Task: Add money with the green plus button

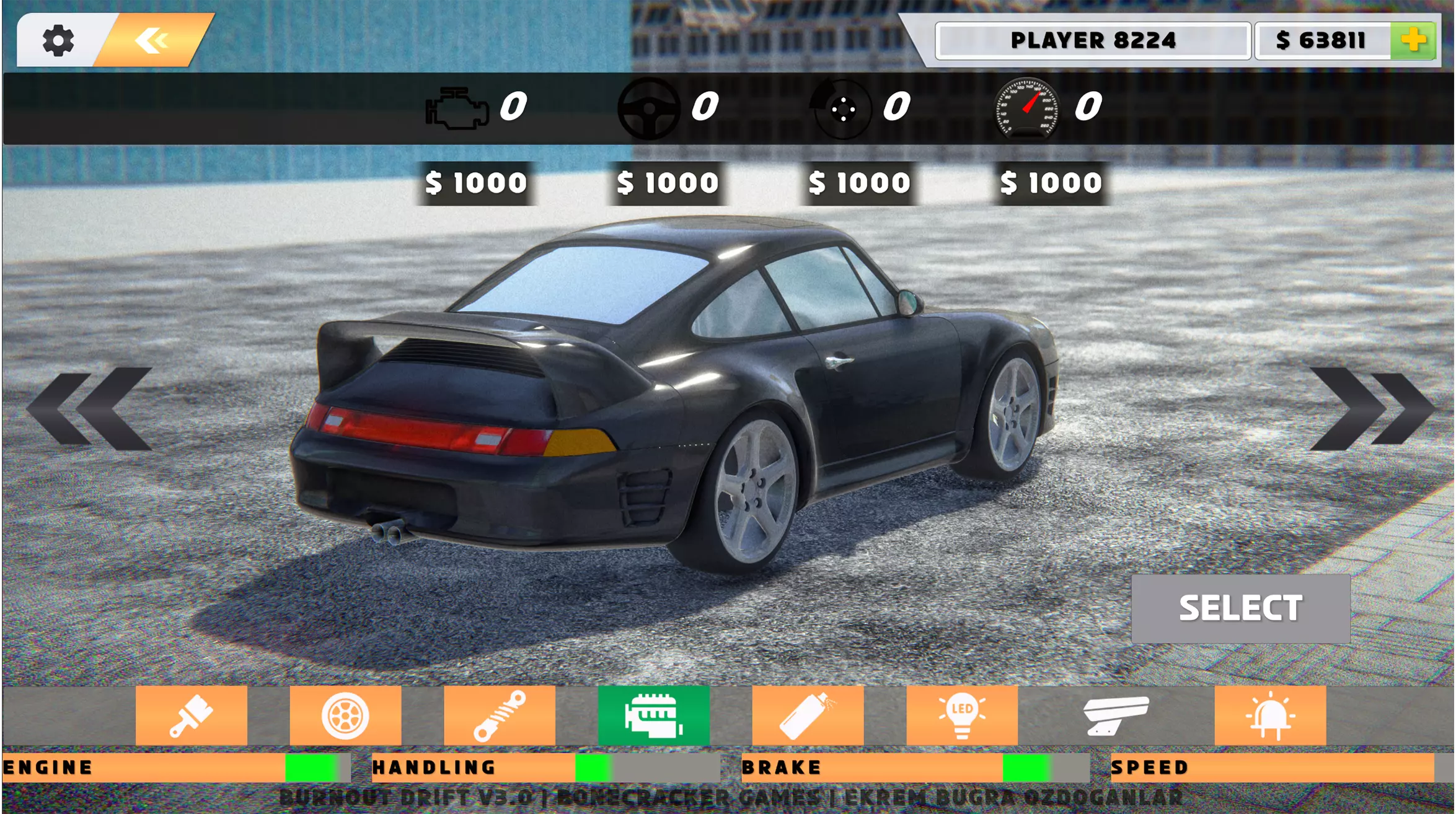Action: pyautogui.click(x=1413, y=41)
